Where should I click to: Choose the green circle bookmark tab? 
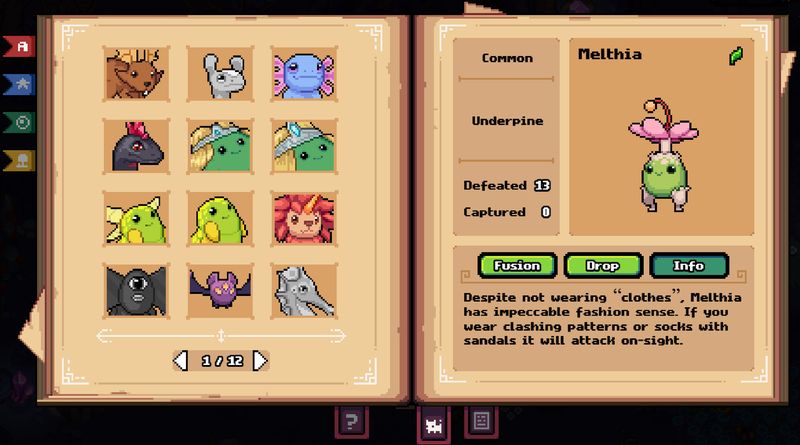point(19,122)
